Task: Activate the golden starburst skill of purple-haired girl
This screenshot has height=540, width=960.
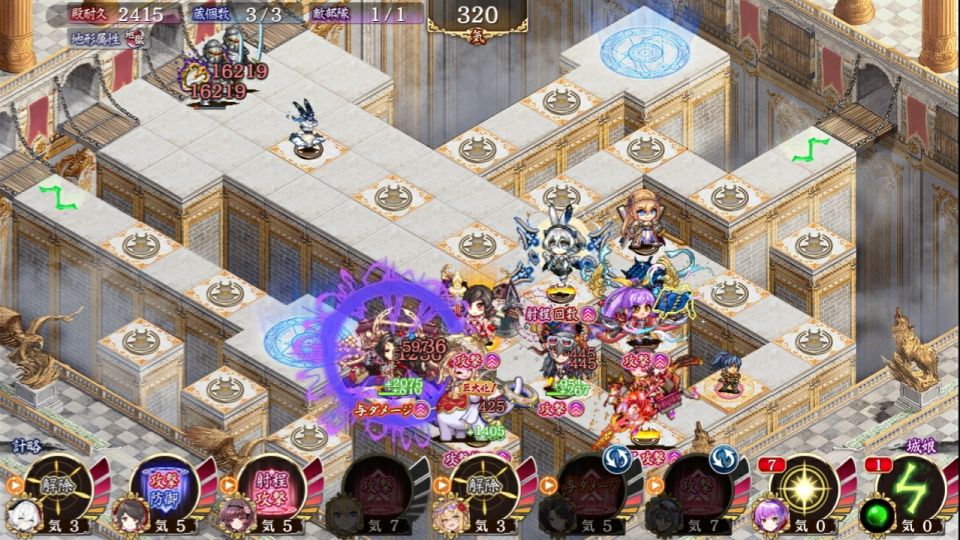Action: [x=803, y=489]
